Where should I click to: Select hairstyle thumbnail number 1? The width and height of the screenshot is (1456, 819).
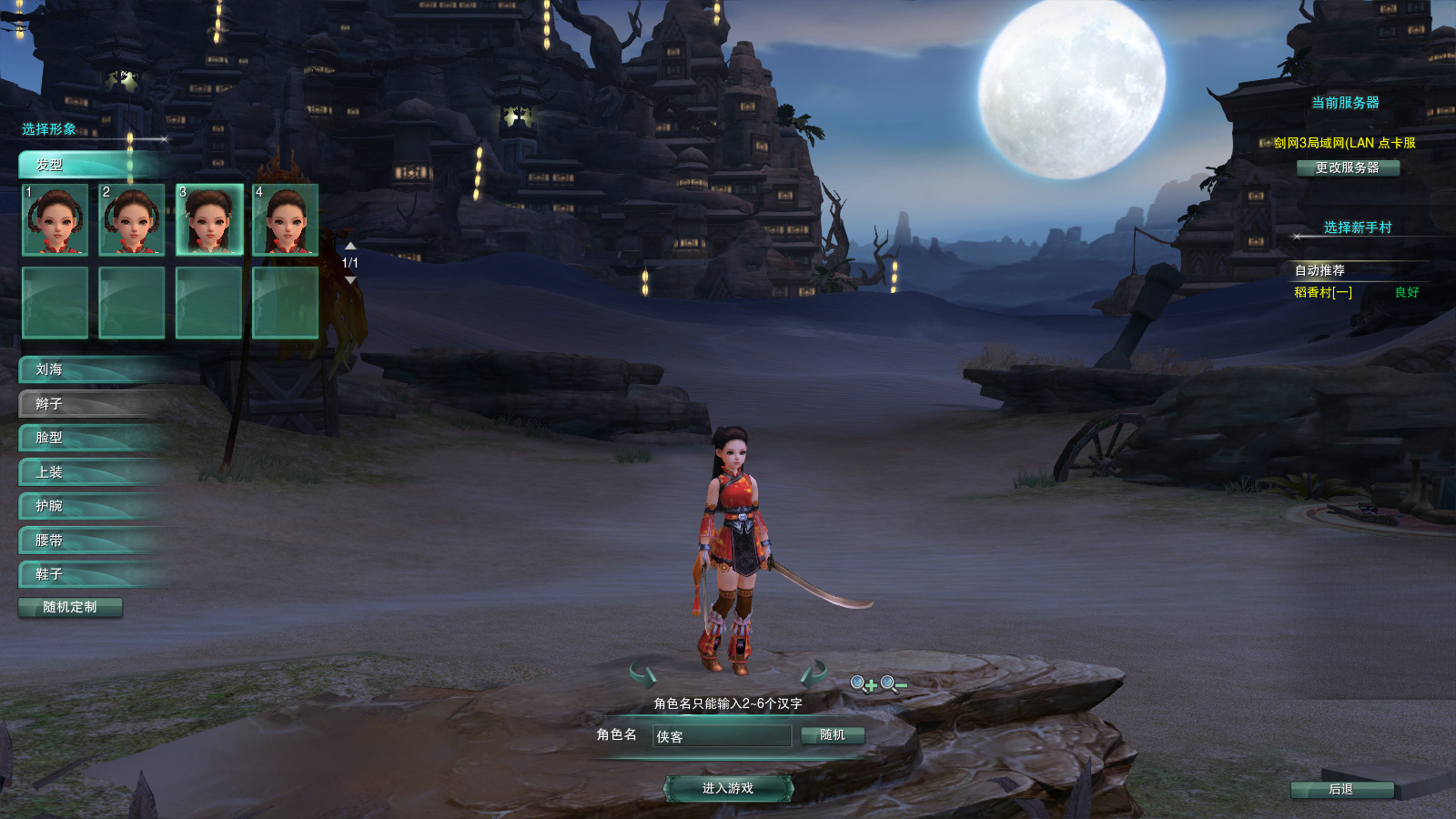[x=56, y=219]
